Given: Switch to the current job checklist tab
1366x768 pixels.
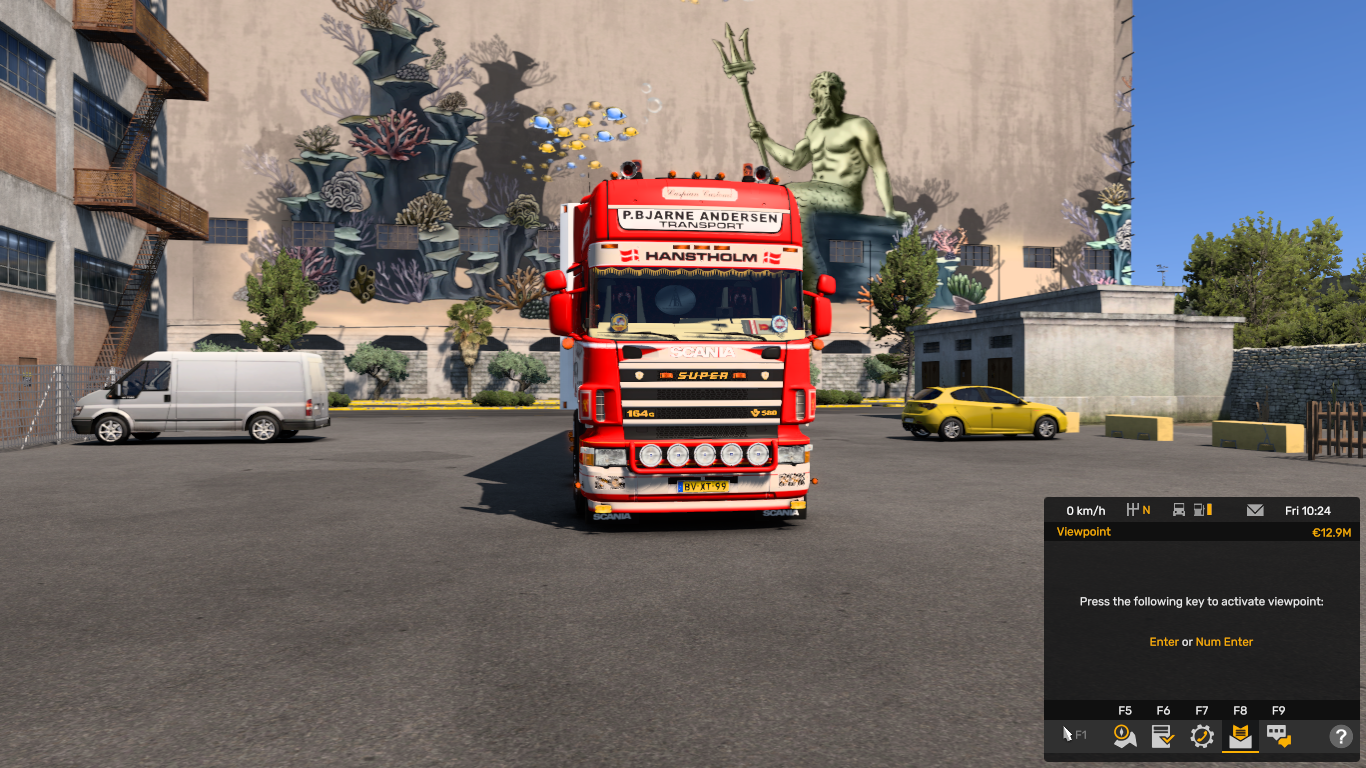Looking at the screenshot, I should coord(1163,736).
